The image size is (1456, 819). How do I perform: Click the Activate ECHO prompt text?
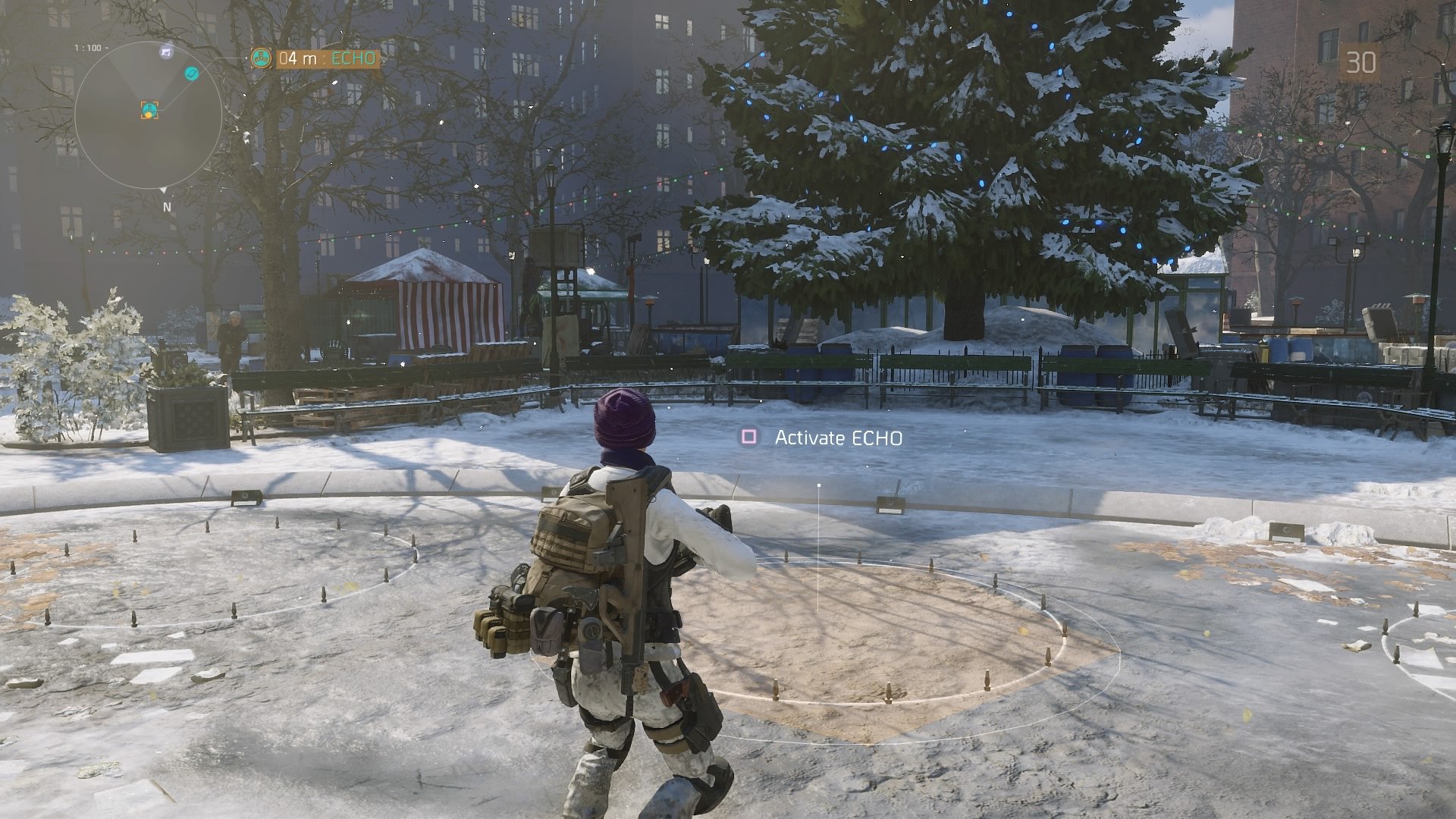[838, 438]
